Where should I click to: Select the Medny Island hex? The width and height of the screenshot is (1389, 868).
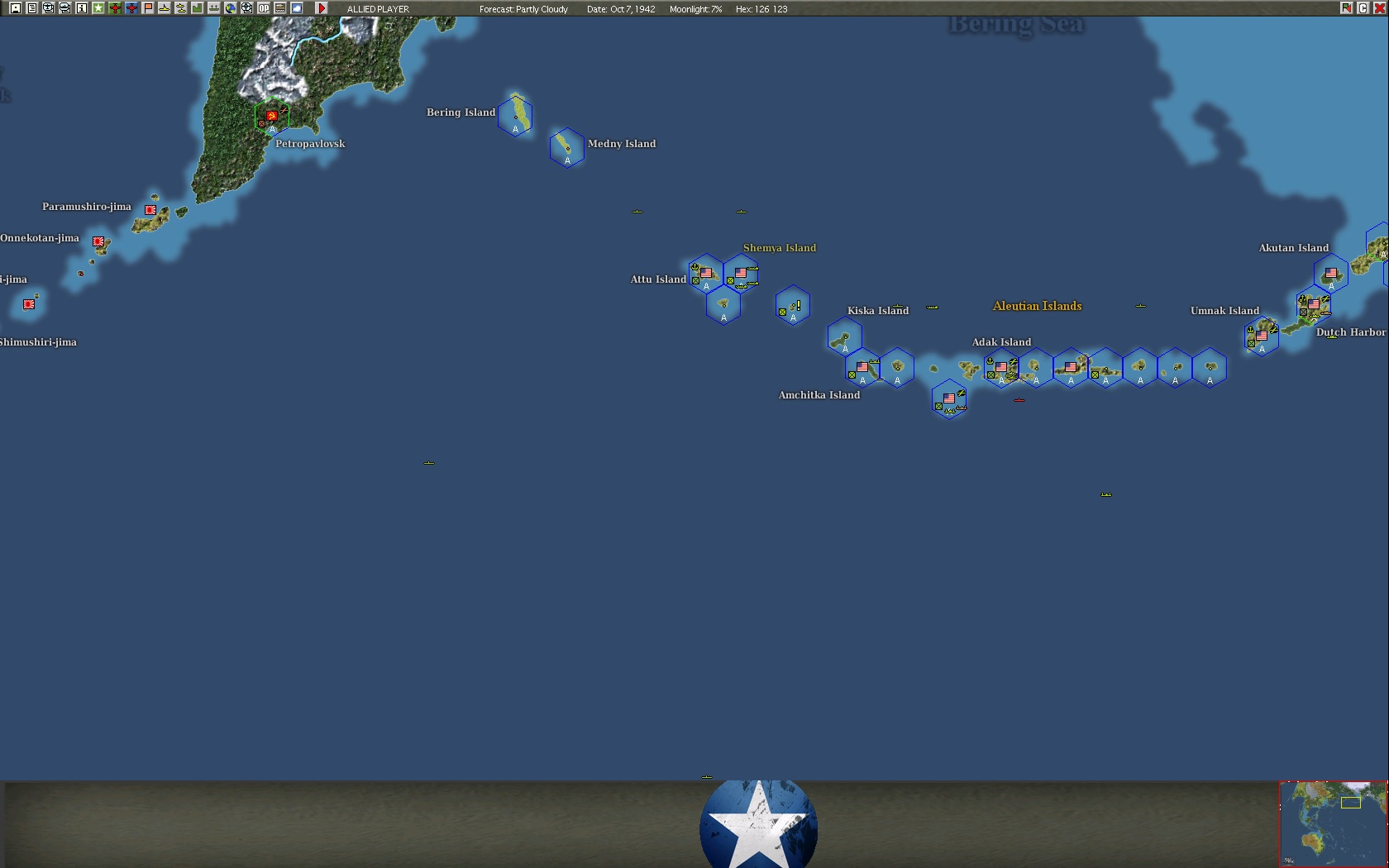(567, 148)
